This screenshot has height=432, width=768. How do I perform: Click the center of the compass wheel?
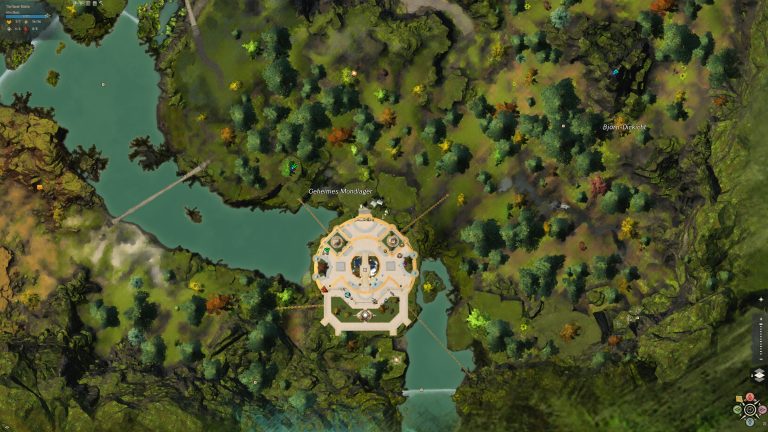(749, 409)
